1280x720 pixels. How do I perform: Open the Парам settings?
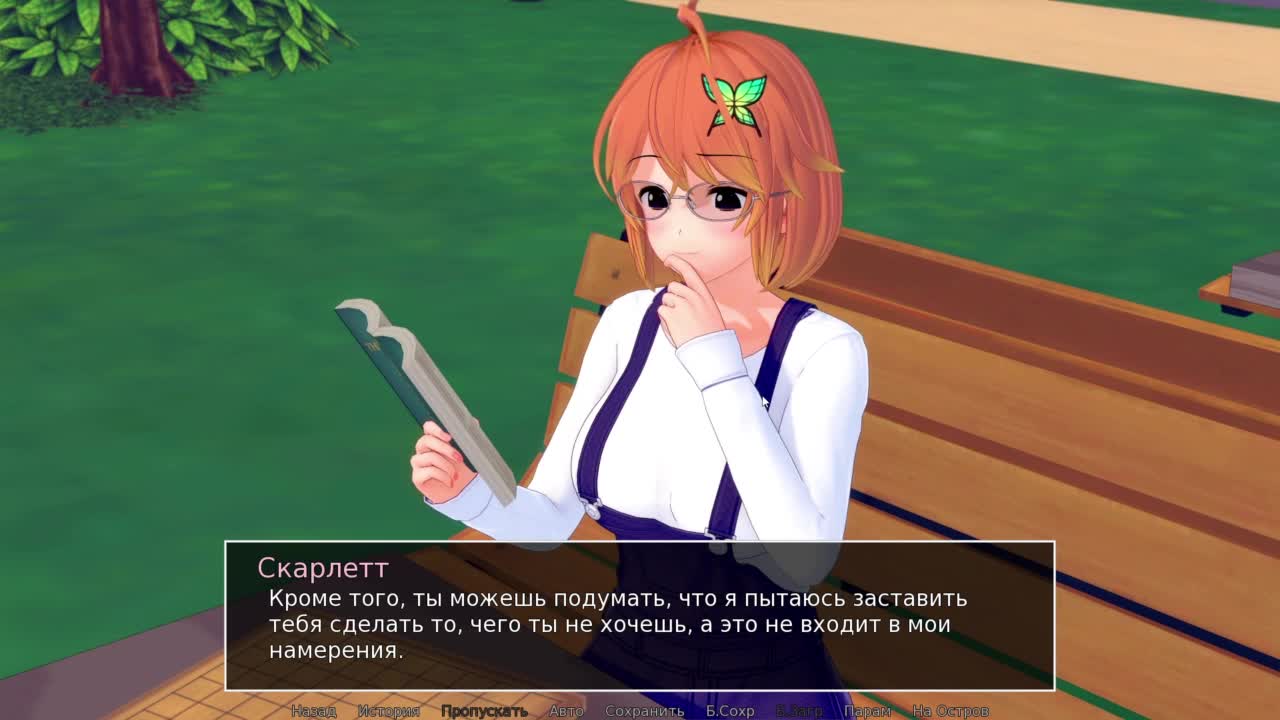867,711
